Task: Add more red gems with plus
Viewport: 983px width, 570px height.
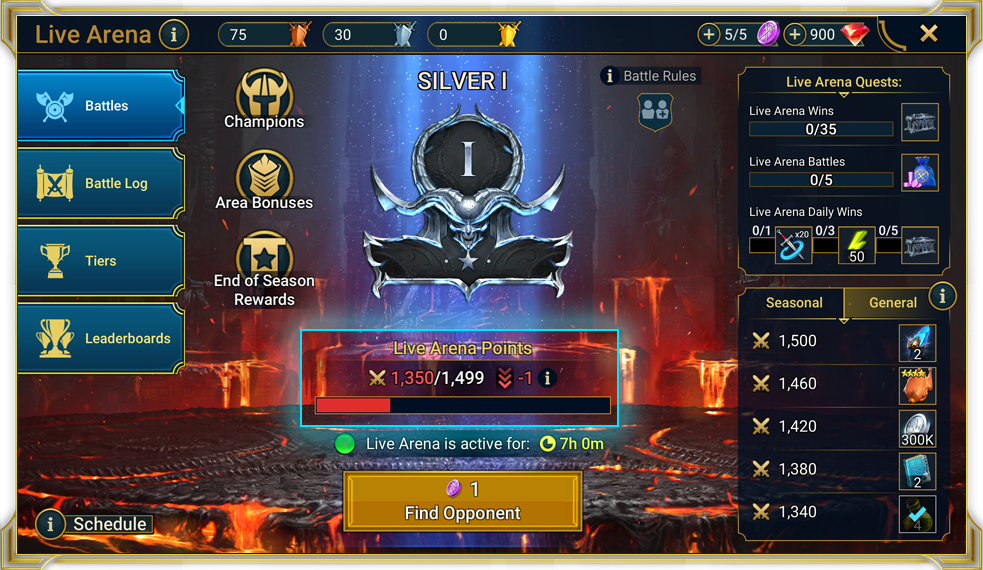Action: coord(795,35)
